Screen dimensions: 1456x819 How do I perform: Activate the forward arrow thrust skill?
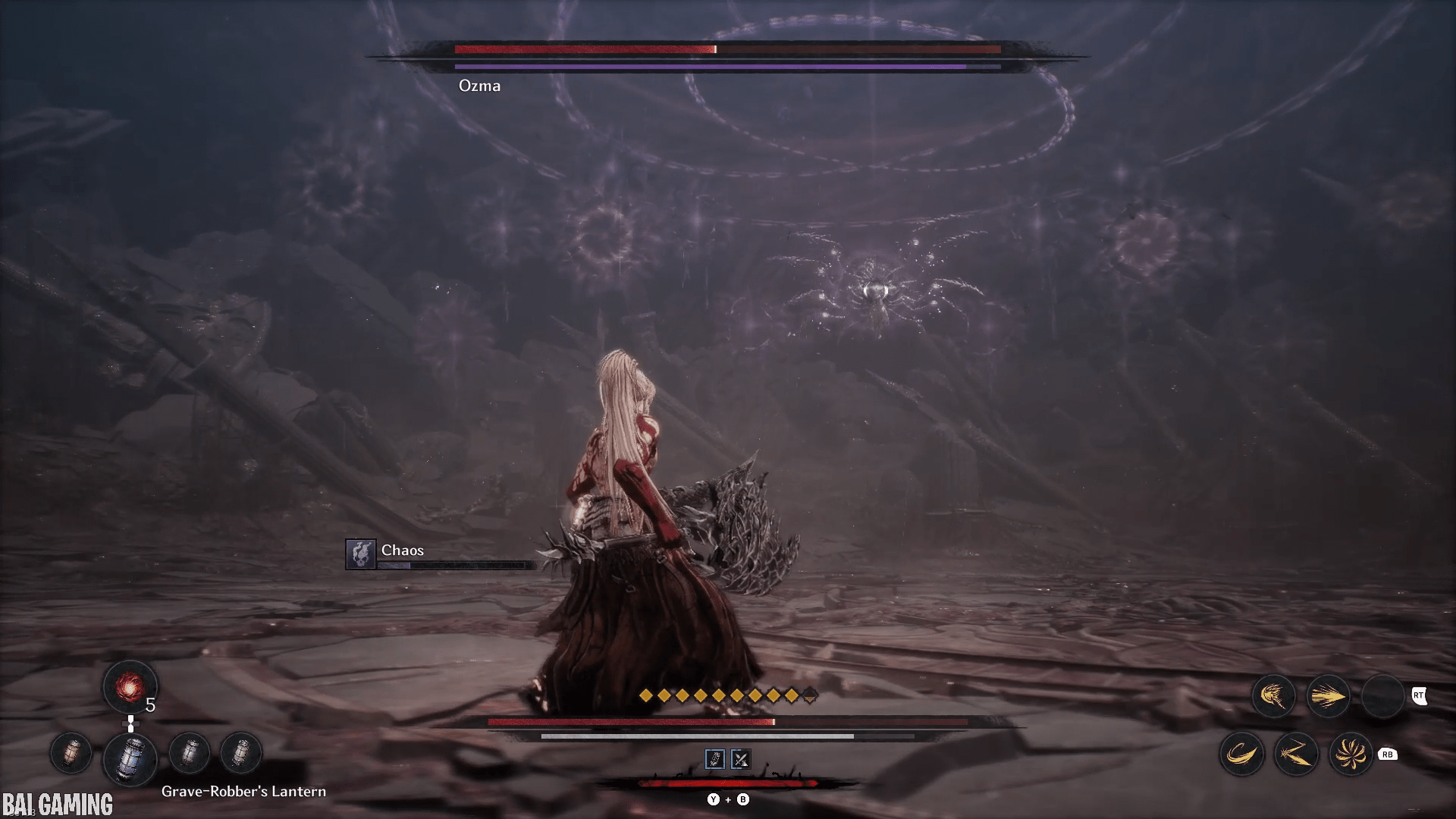tap(1328, 695)
